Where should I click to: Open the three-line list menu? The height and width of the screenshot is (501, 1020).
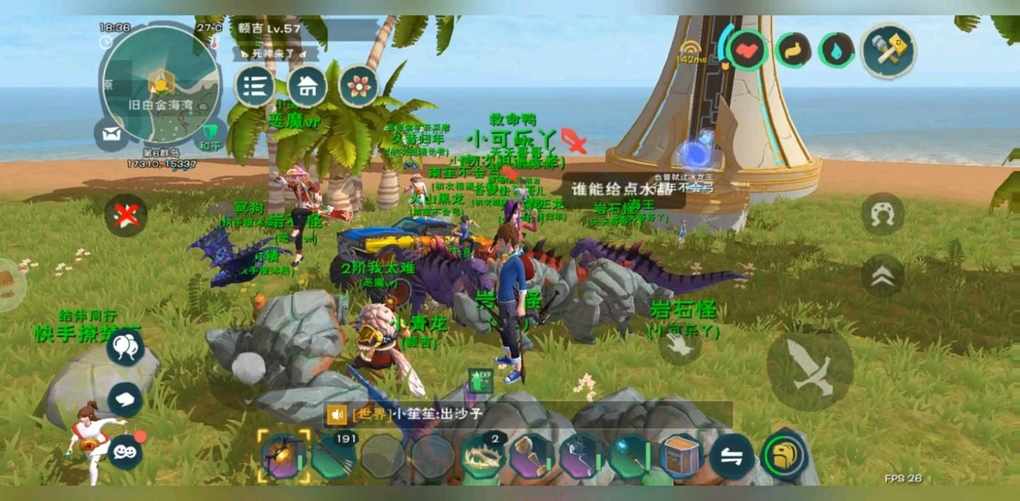255,86
